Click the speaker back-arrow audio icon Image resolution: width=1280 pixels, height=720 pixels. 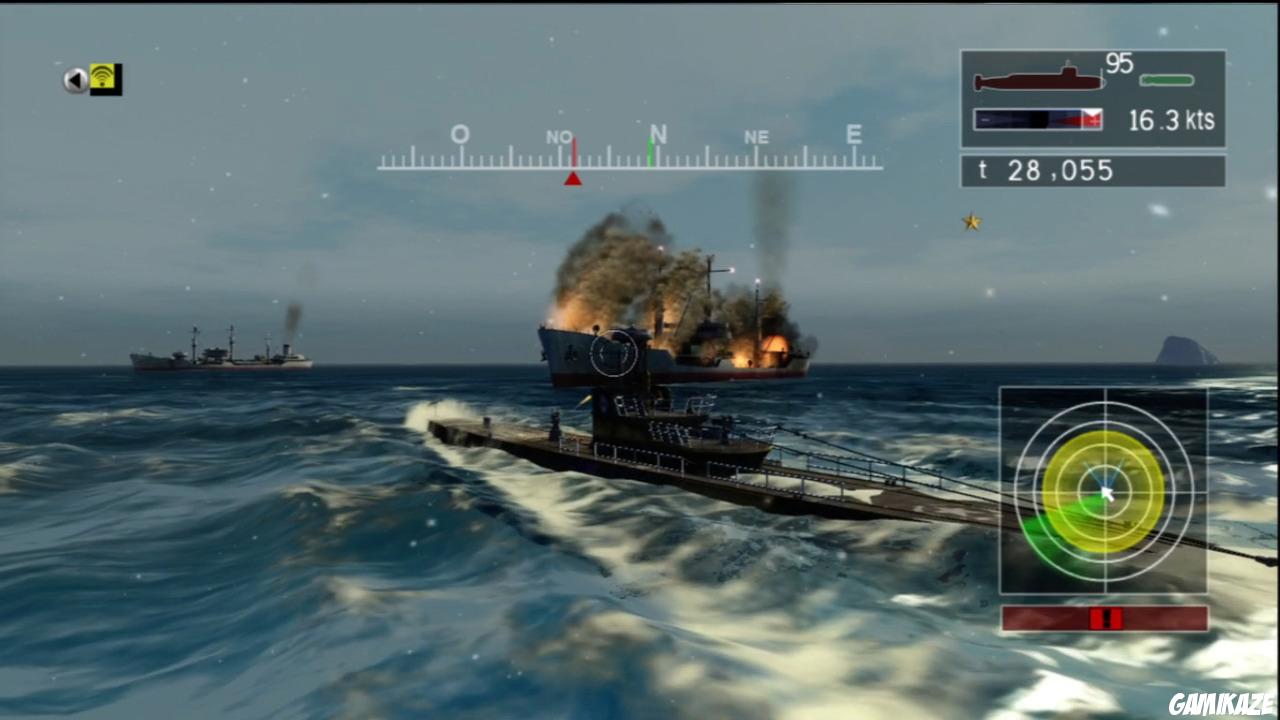tap(75, 80)
